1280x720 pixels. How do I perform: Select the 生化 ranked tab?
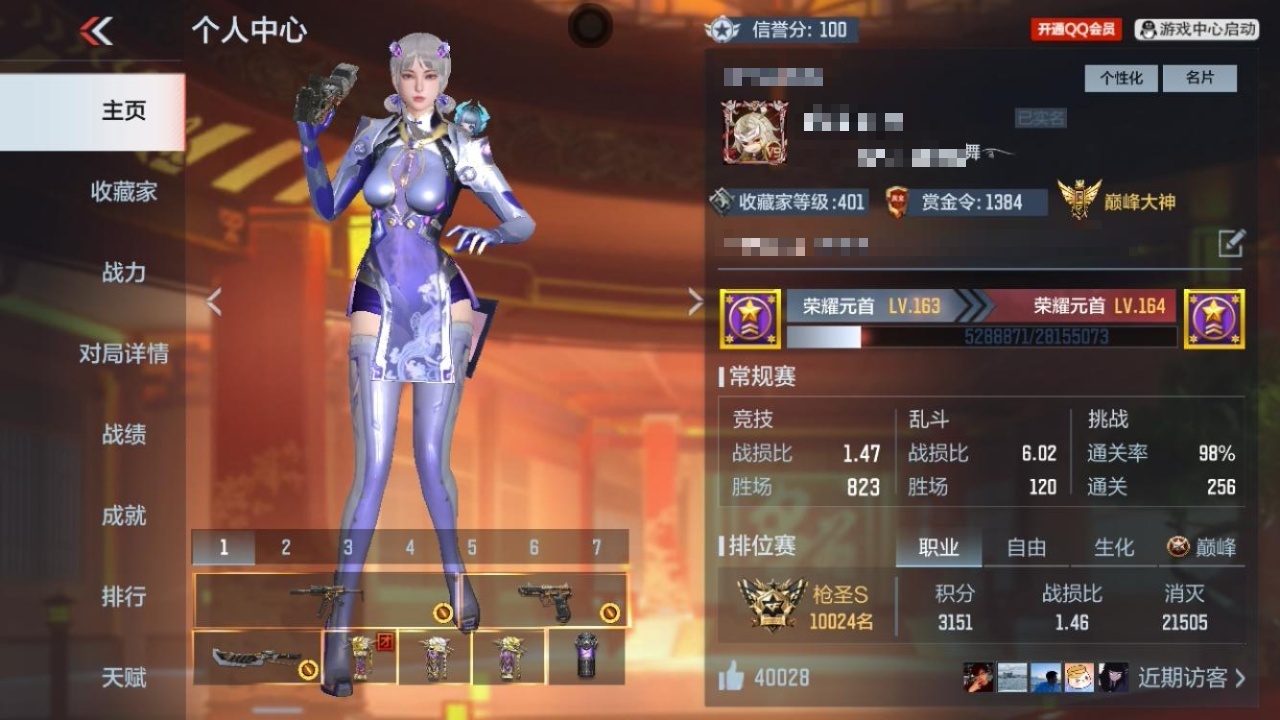click(x=1114, y=548)
